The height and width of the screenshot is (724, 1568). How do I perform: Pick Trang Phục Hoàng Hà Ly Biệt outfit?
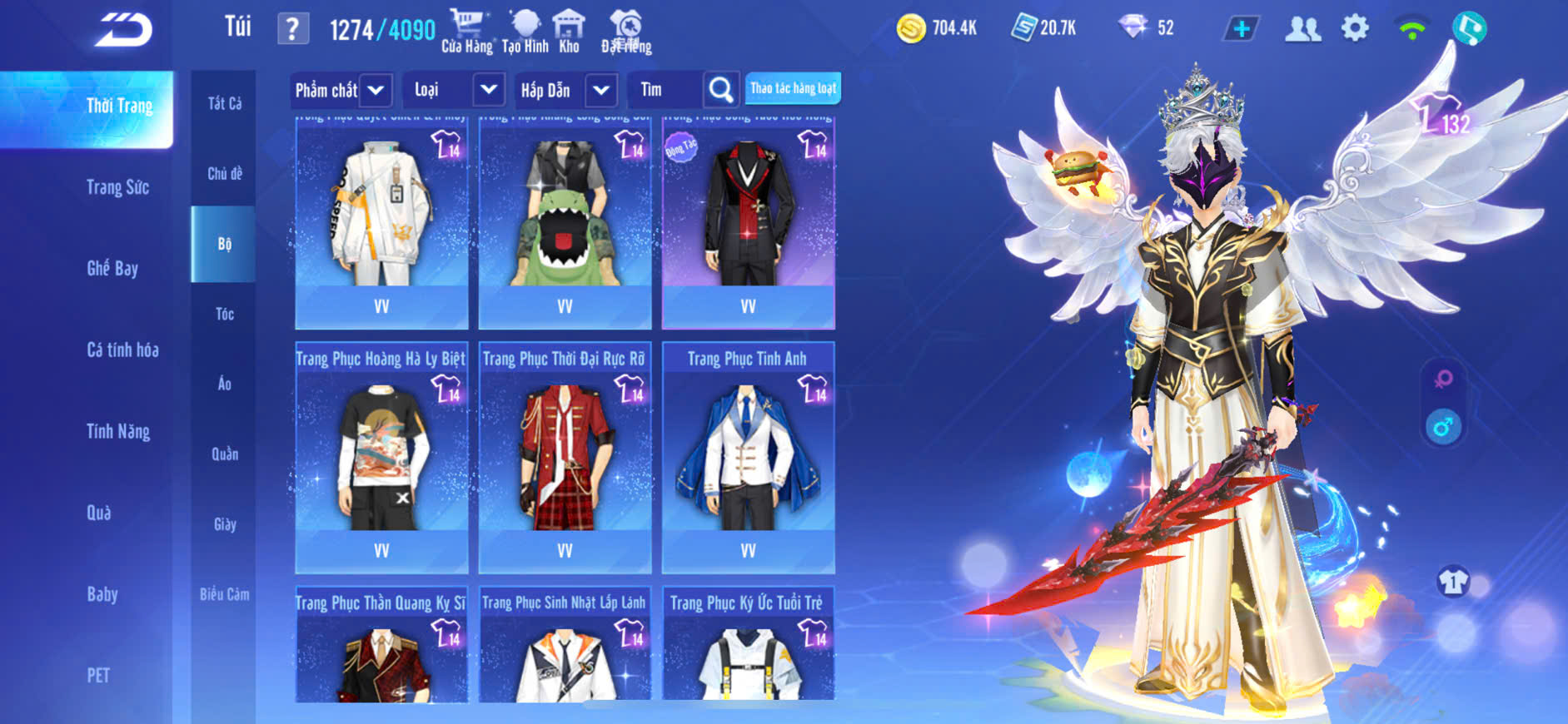tap(381, 457)
